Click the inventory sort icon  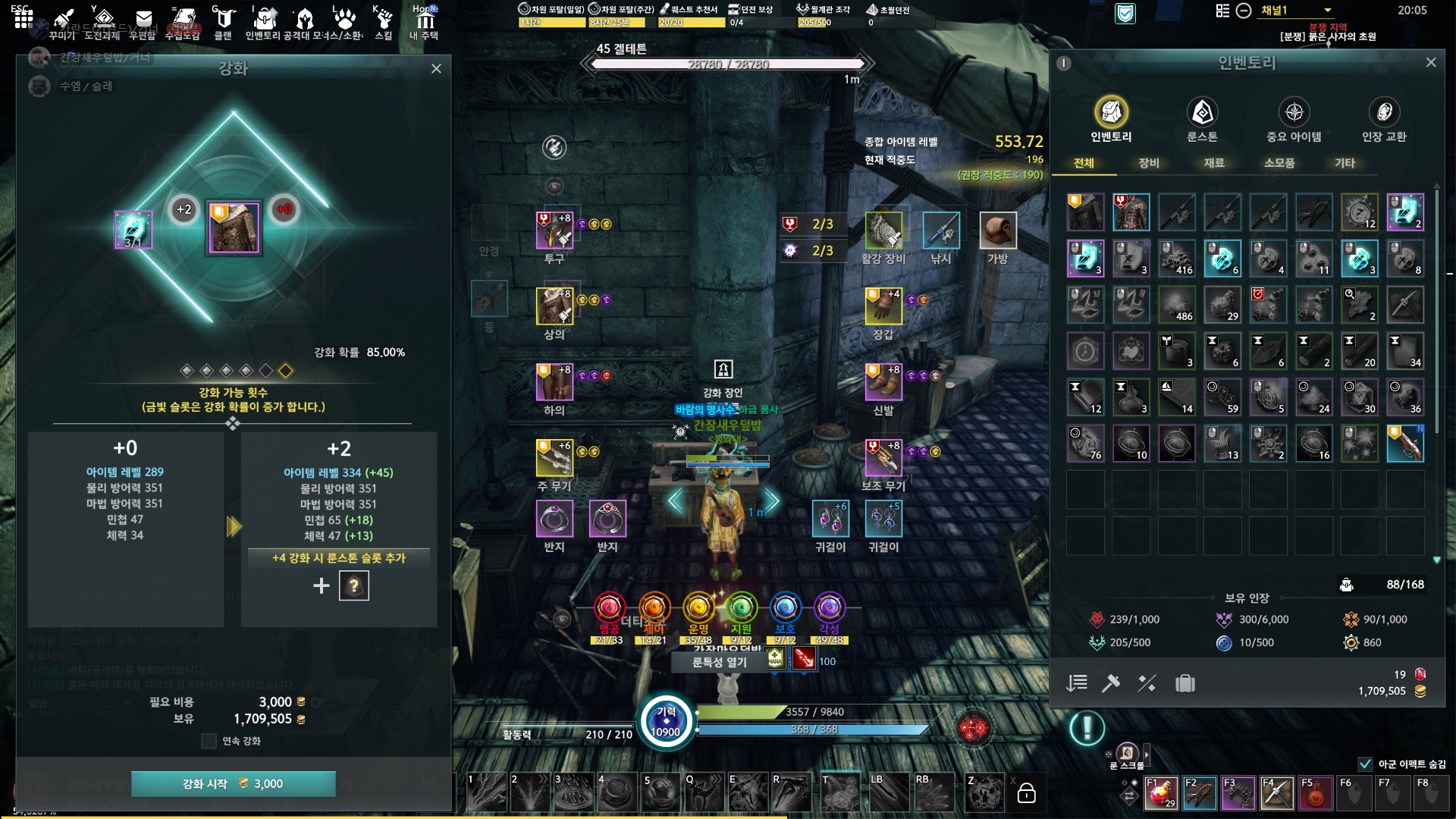click(1077, 683)
